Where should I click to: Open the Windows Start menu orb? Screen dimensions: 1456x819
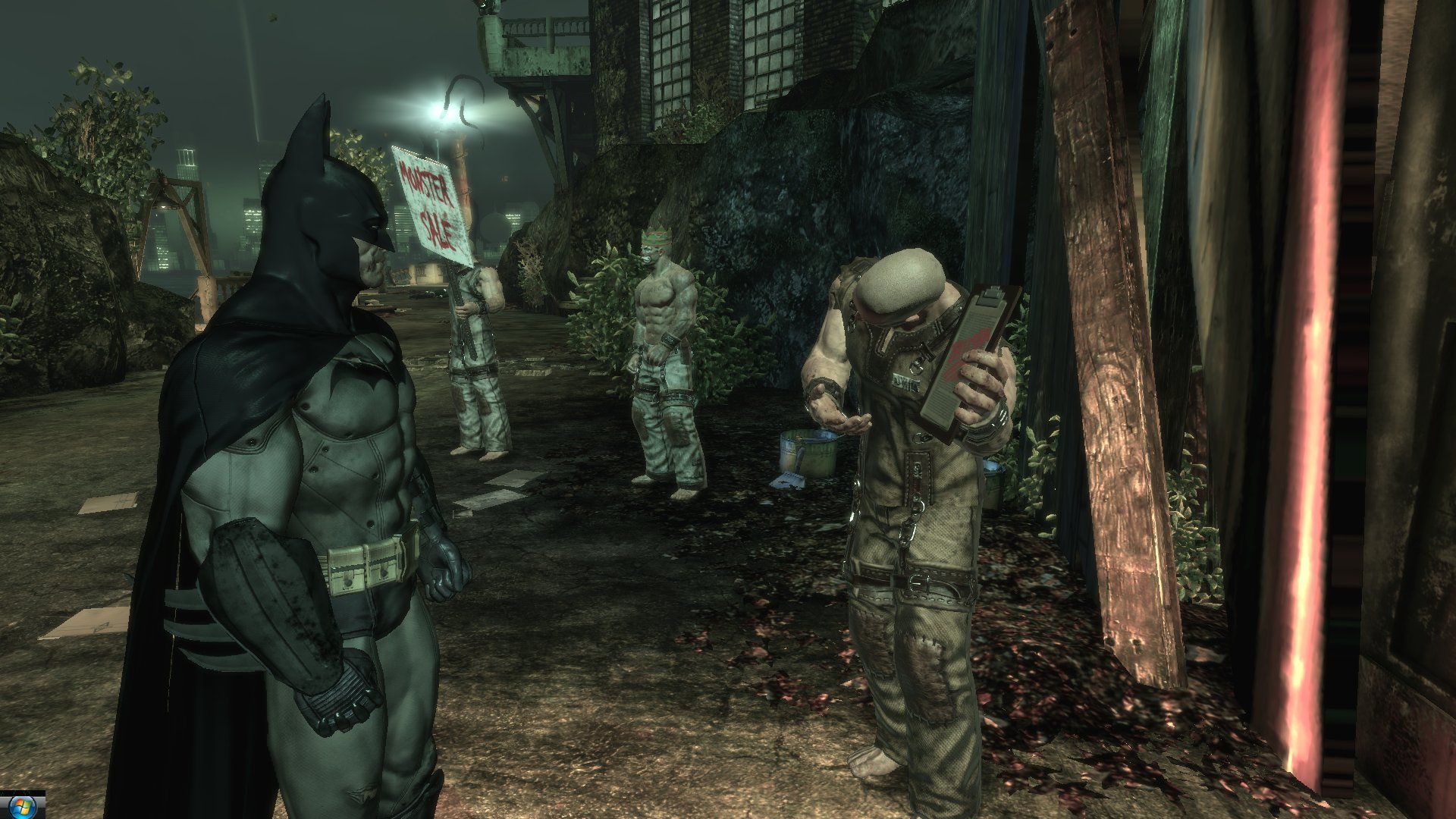click(21, 808)
